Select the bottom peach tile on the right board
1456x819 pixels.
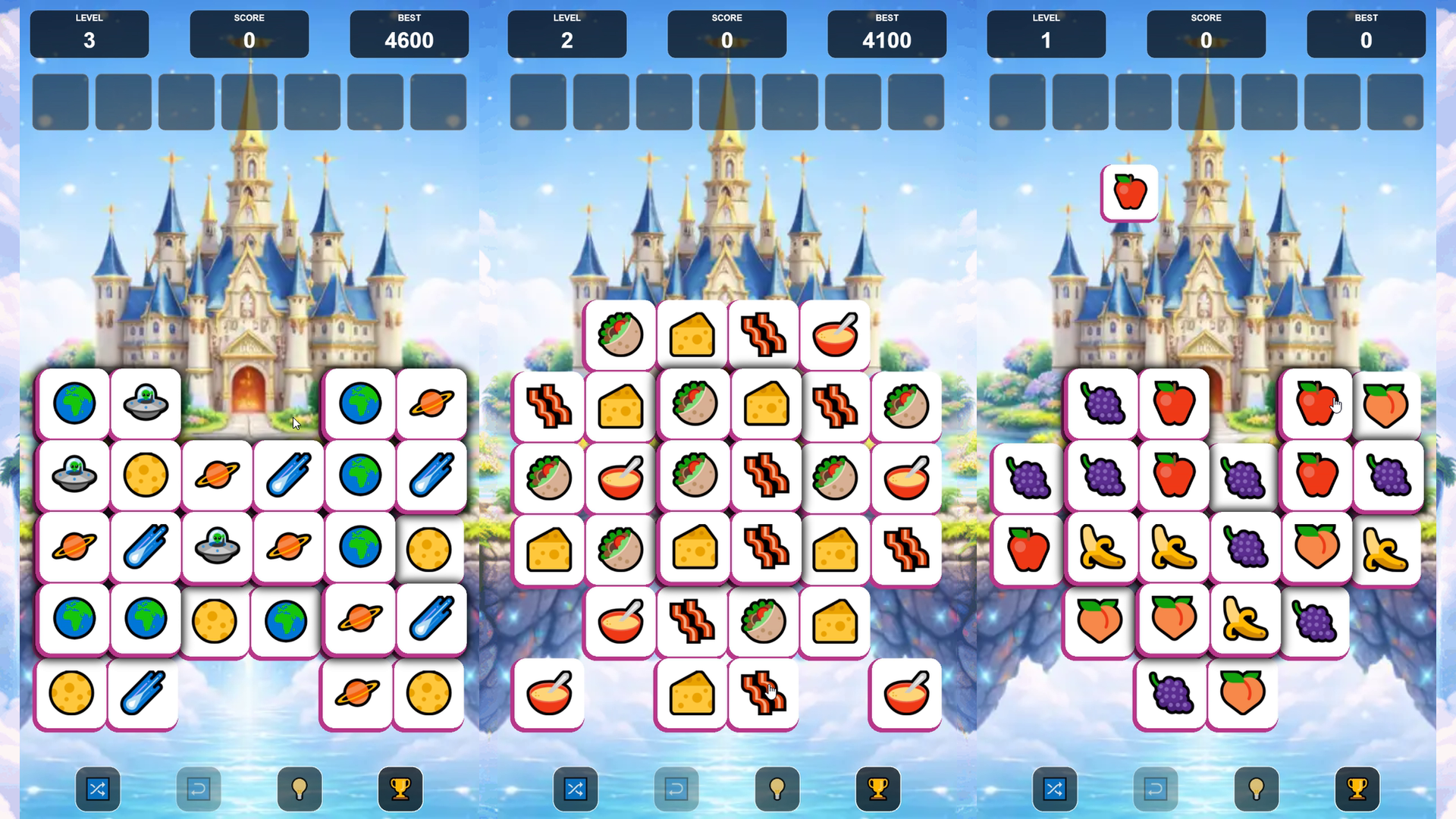[x=1241, y=692]
